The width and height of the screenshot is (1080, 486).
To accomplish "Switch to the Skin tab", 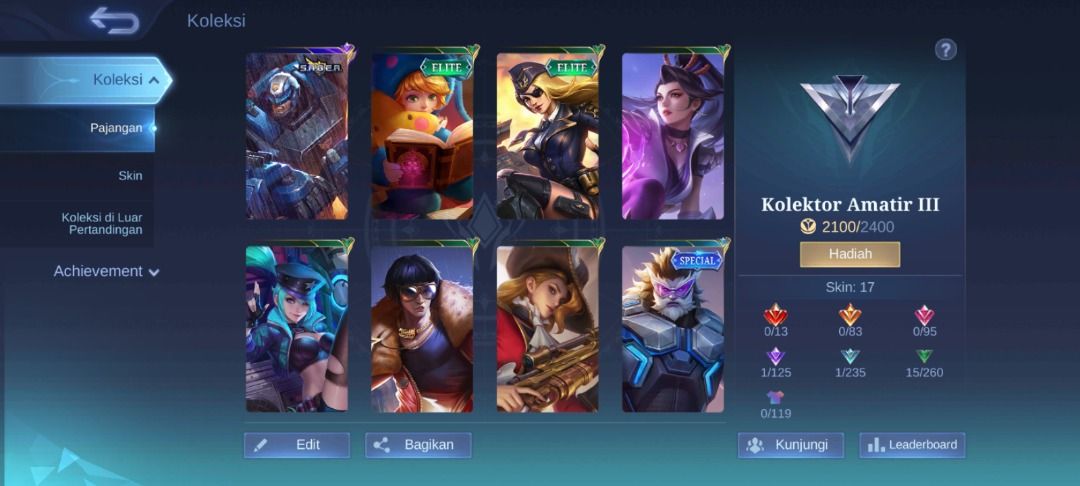I will tap(130, 176).
